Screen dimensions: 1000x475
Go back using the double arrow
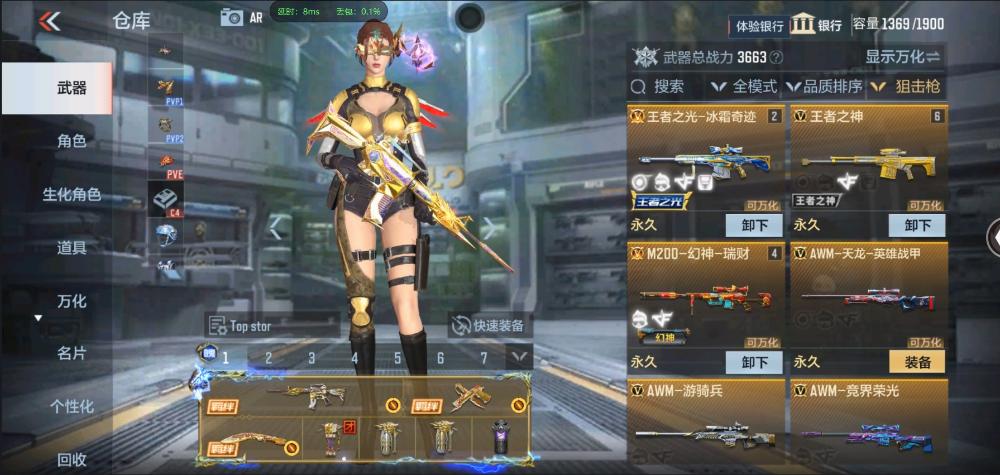point(49,21)
